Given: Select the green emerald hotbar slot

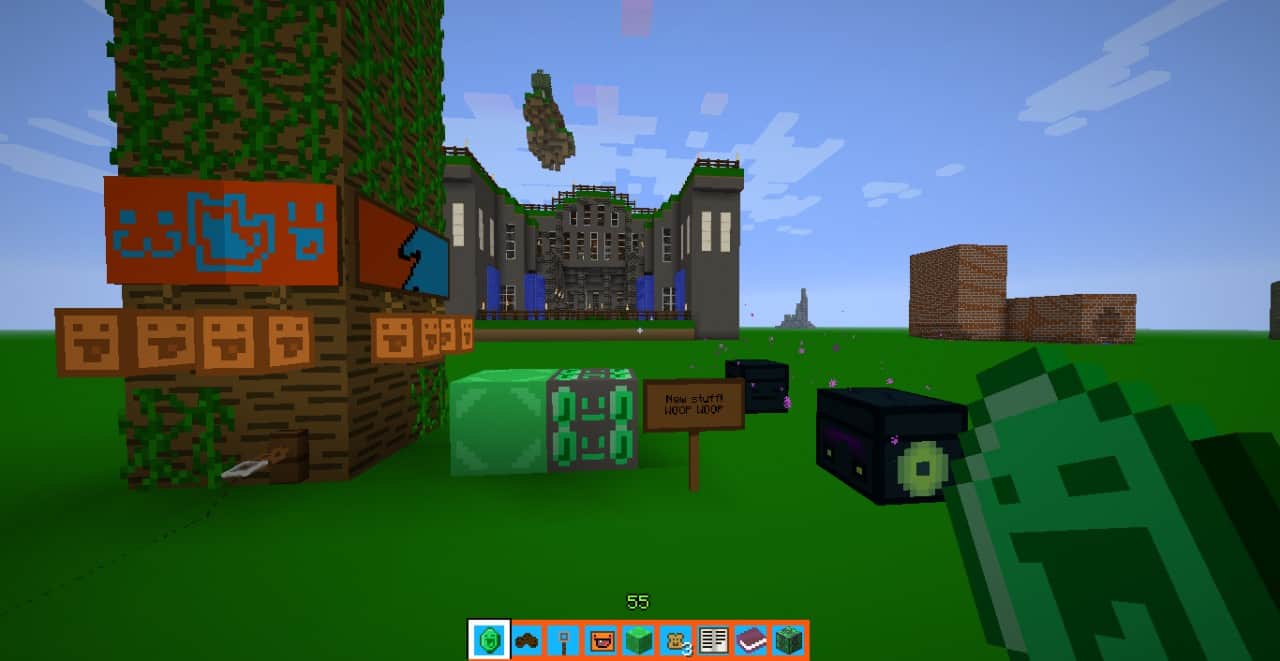Looking at the screenshot, I should click(490, 640).
